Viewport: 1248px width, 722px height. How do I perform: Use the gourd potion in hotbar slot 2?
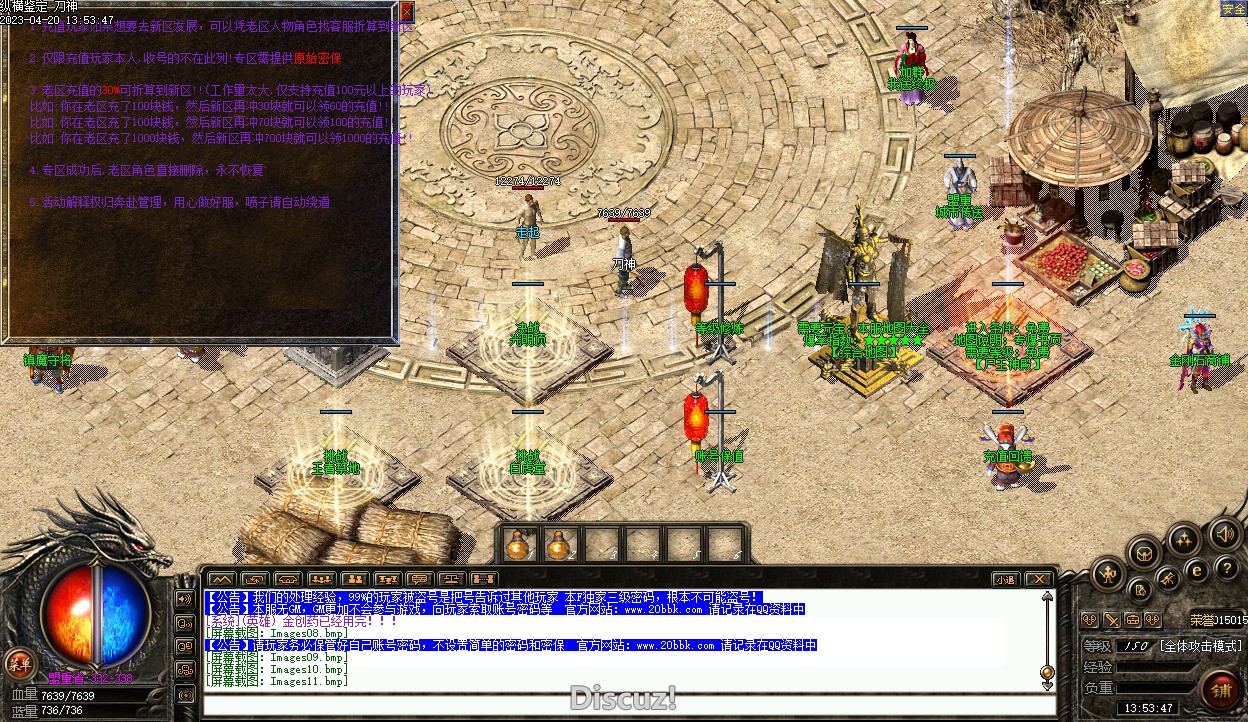(559, 545)
